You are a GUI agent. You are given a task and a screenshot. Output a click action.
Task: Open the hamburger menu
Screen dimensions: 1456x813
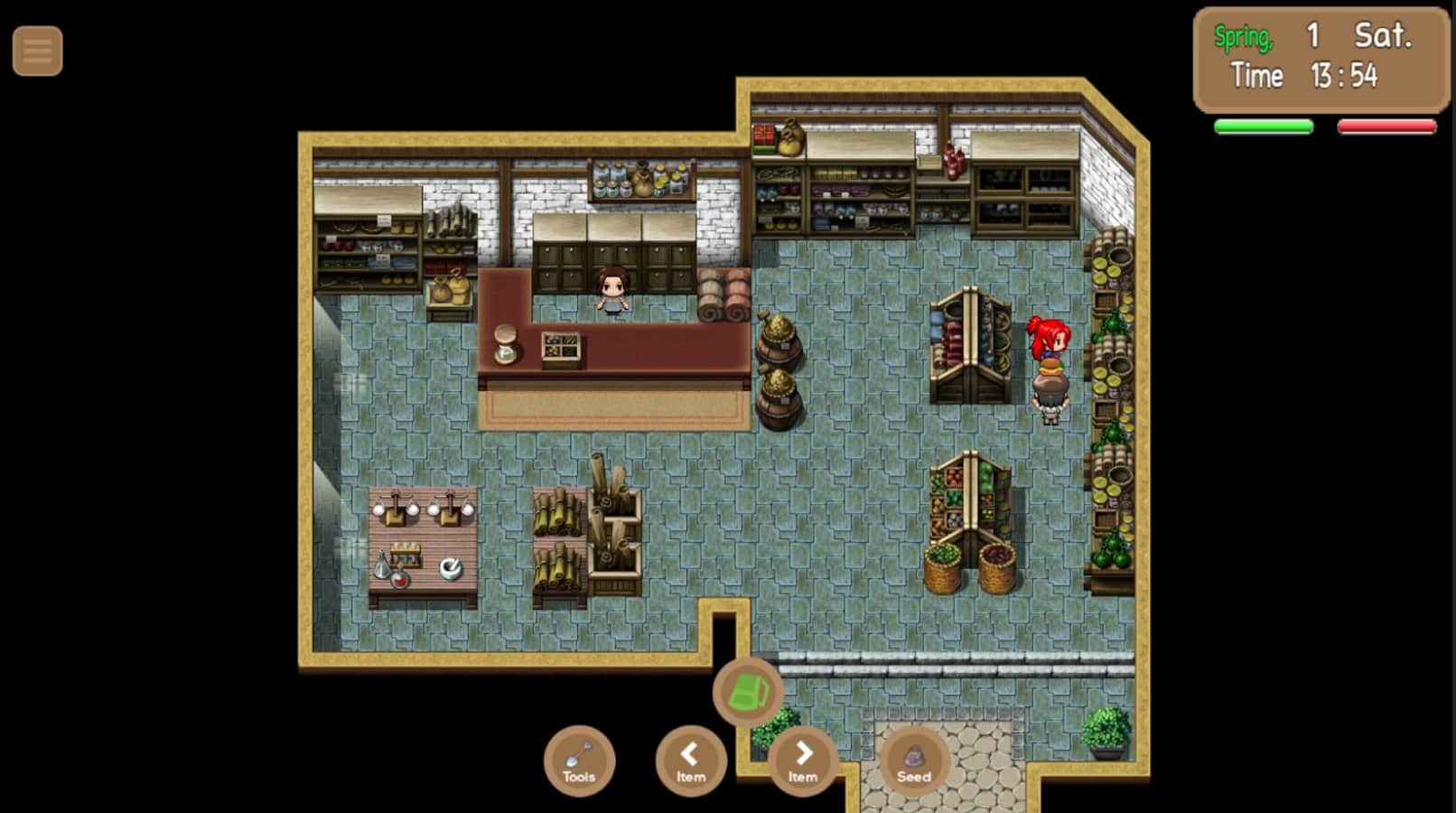(37, 51)
